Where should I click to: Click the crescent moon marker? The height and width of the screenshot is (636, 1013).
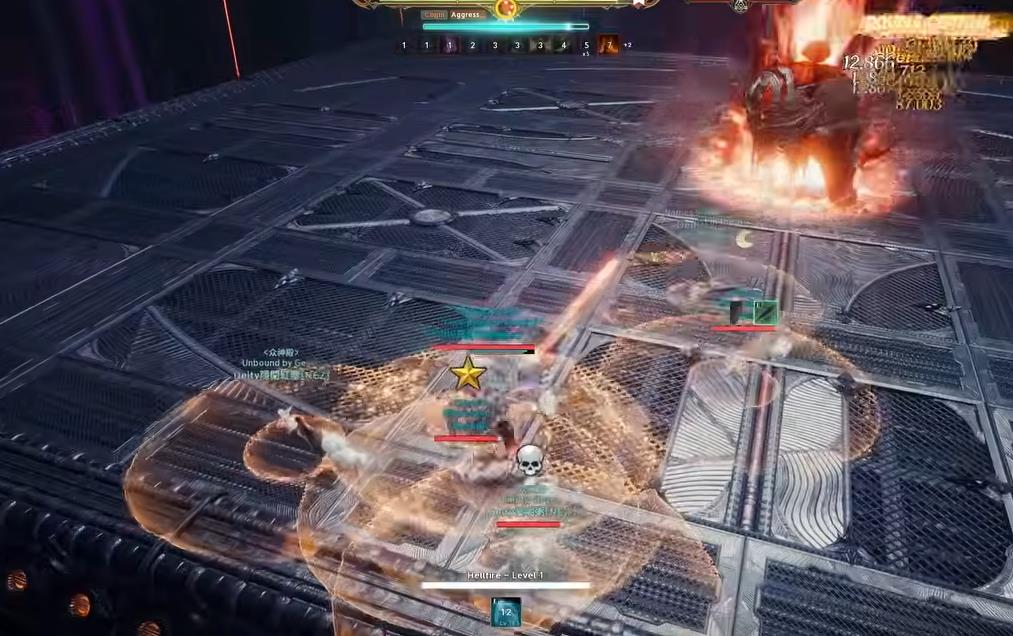tap(743, 239)
